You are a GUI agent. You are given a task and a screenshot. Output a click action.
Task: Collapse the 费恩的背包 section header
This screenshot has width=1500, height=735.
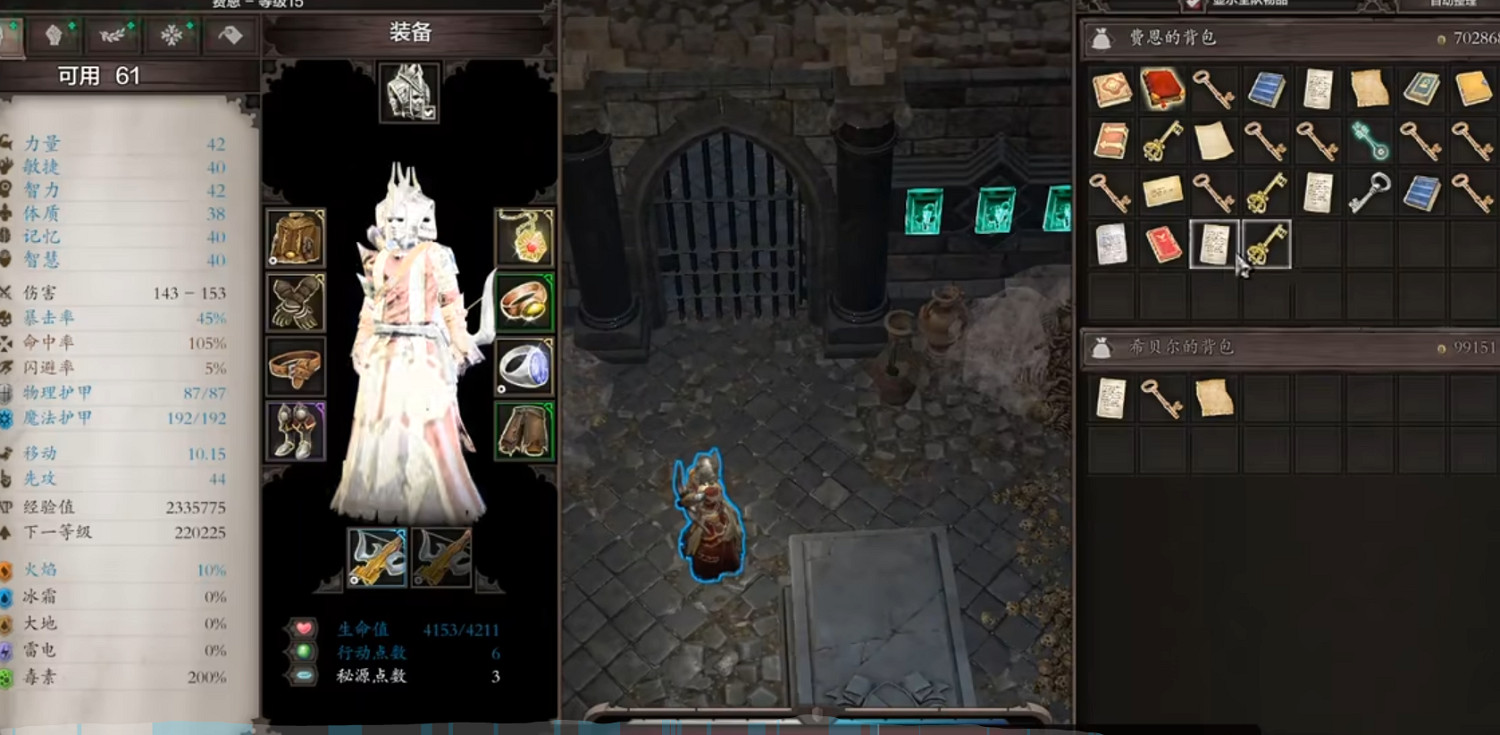pyautogui.click(x=1290, y=36)
